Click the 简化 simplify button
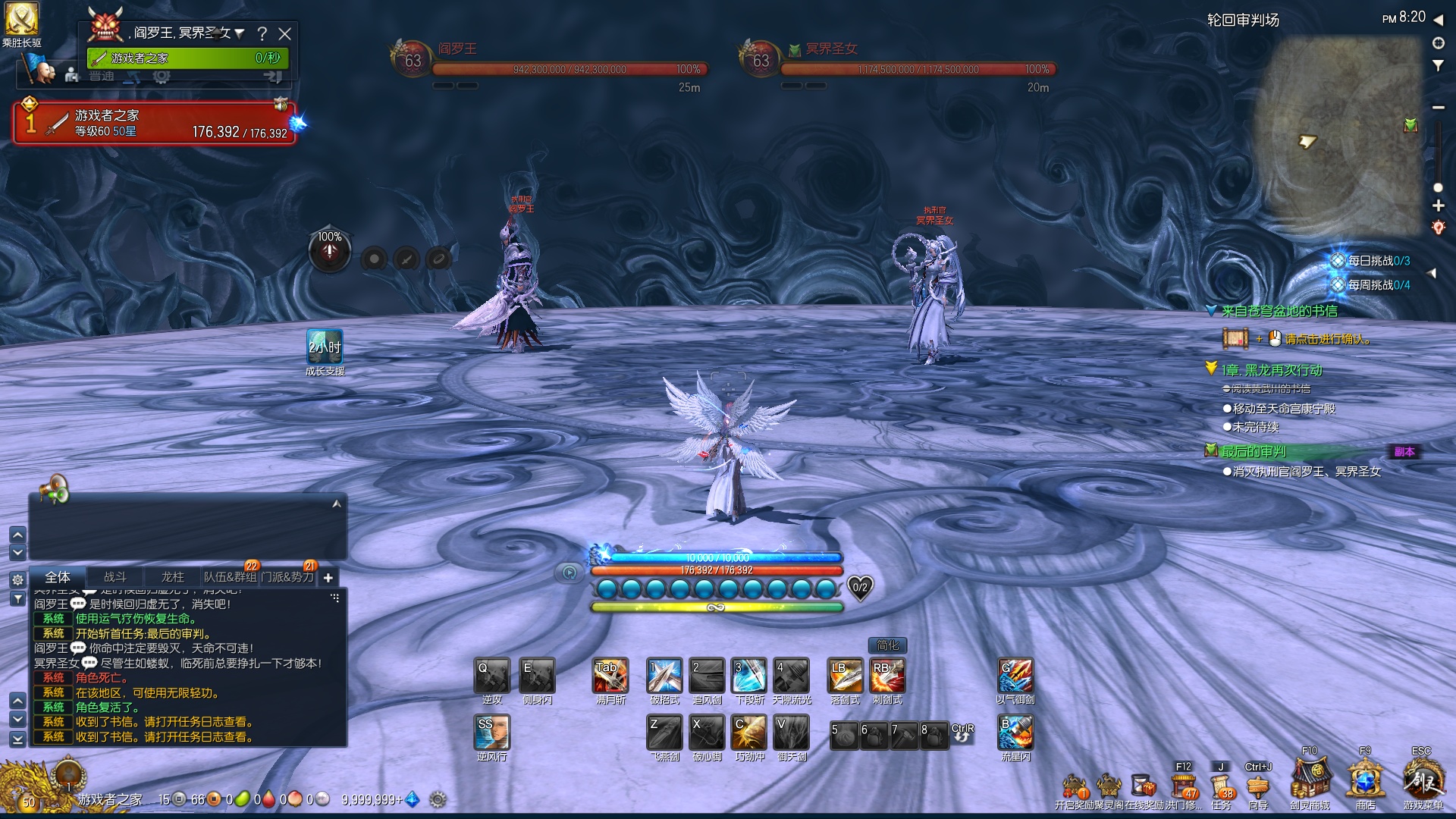1456x819 pixels. [x=887, y=645]
